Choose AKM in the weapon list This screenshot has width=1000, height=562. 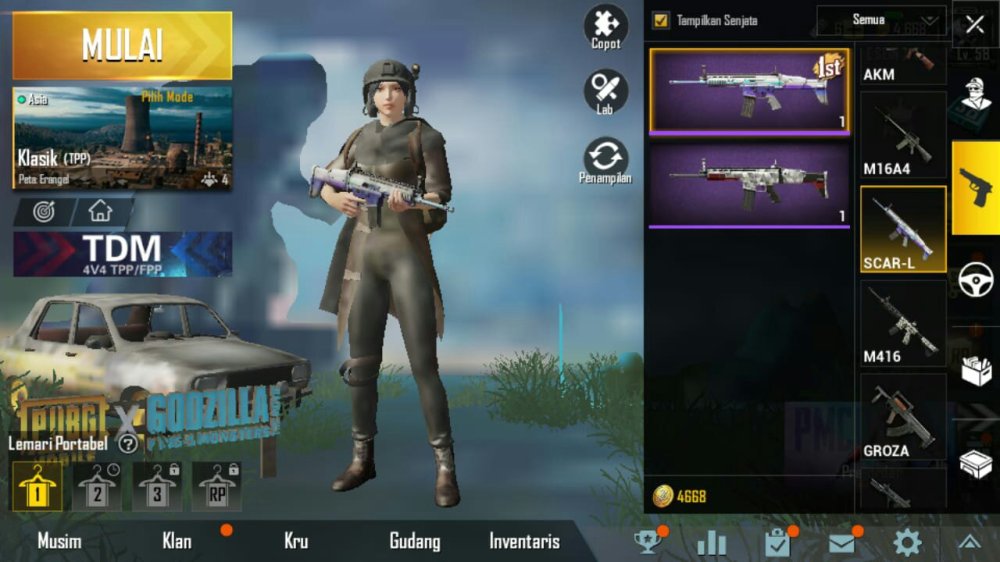click(901, 62)
